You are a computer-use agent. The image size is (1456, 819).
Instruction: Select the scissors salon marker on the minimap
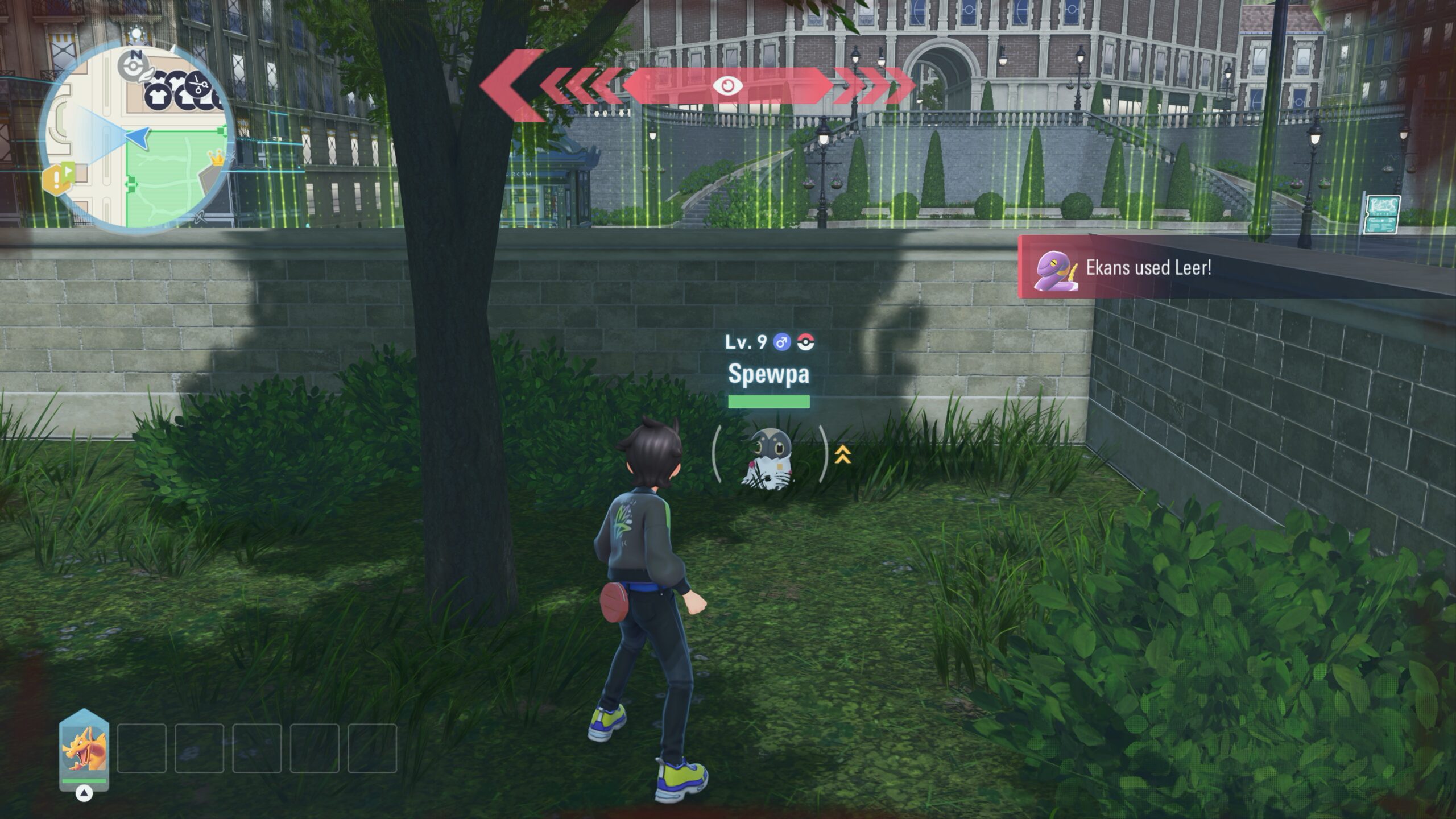(198, 85)
